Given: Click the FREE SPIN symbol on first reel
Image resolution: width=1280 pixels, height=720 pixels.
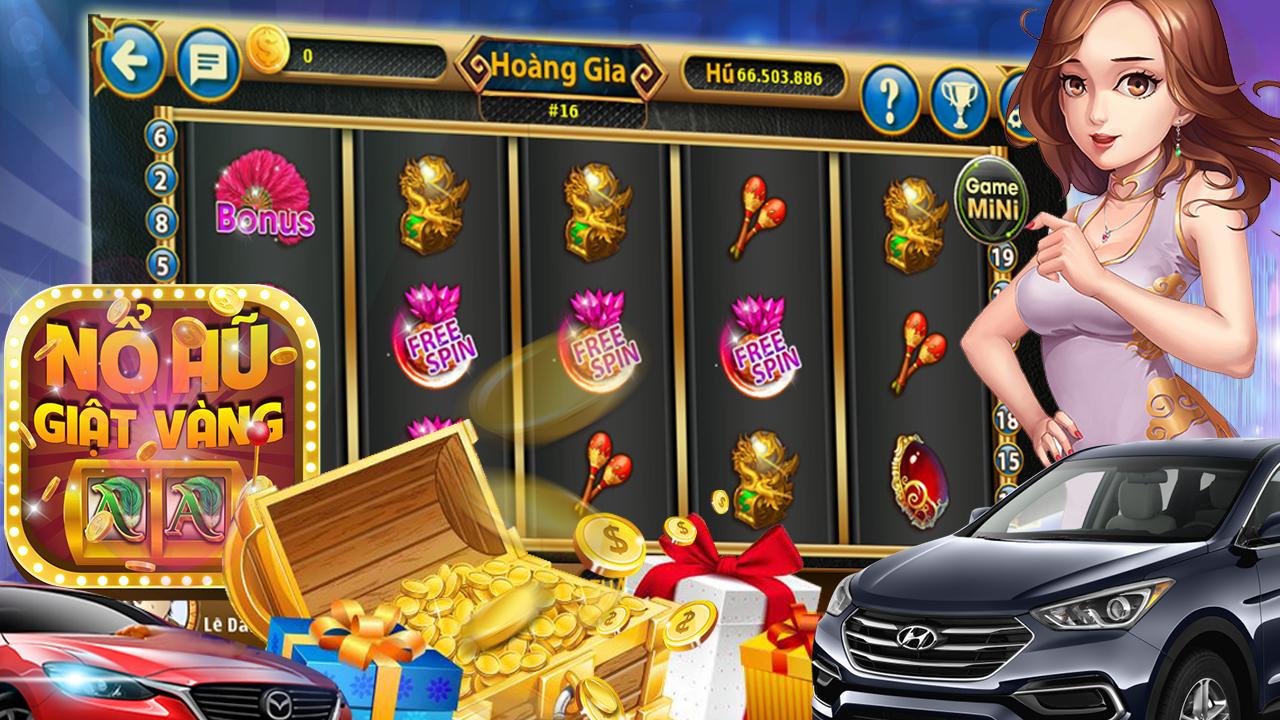Looking at the screenshot, I should coord(437,336).
